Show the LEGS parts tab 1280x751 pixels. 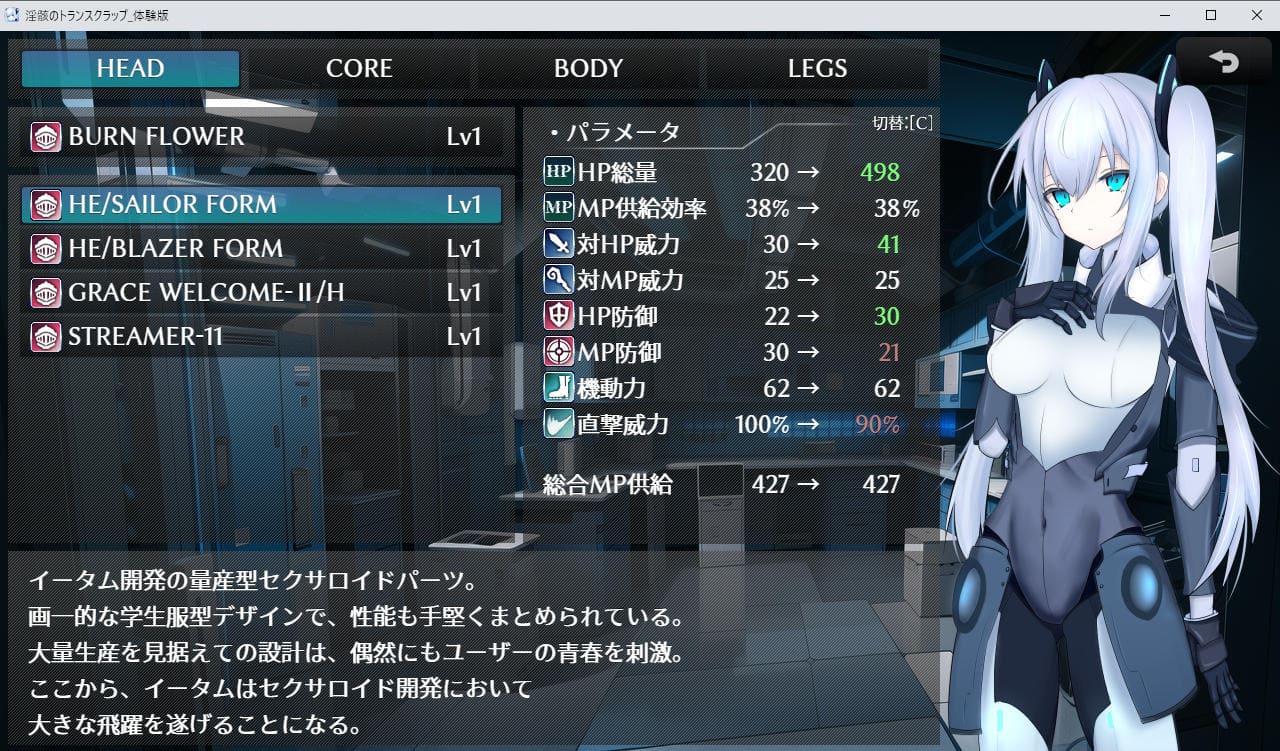(x=817, y=69)
